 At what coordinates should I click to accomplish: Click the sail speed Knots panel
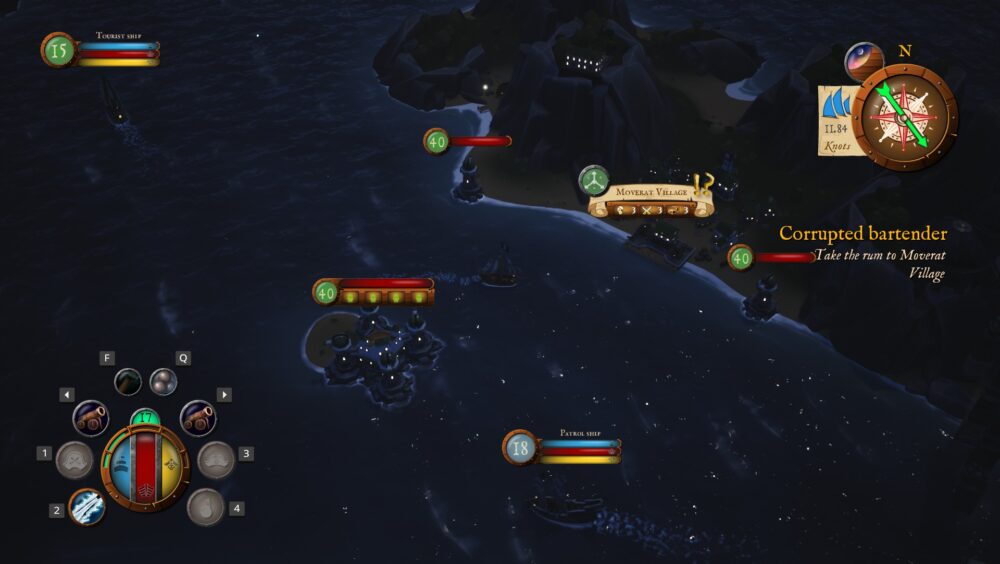[x=836, y=120]
